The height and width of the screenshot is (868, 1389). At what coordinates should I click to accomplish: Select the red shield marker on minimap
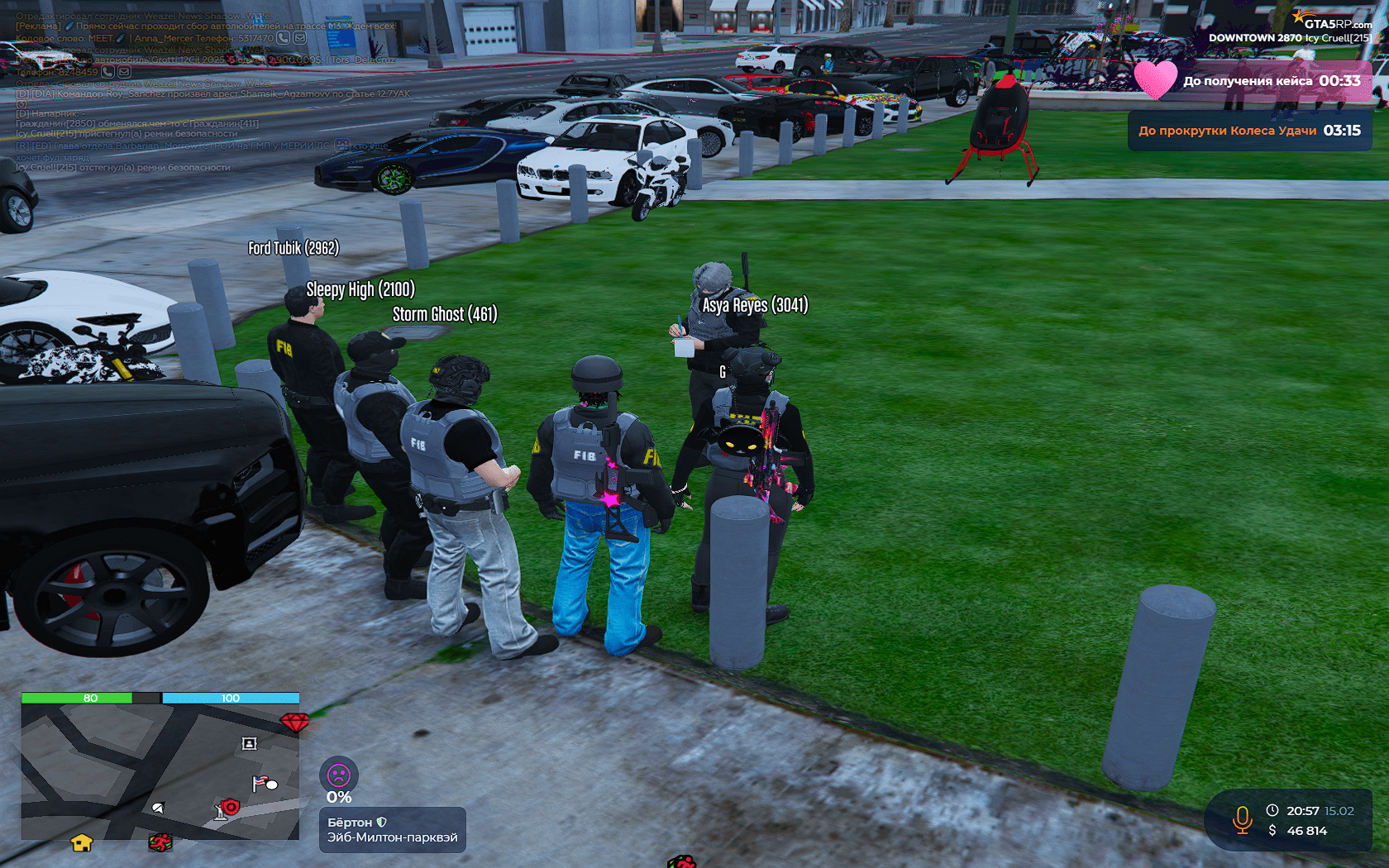tap(231, 806)
